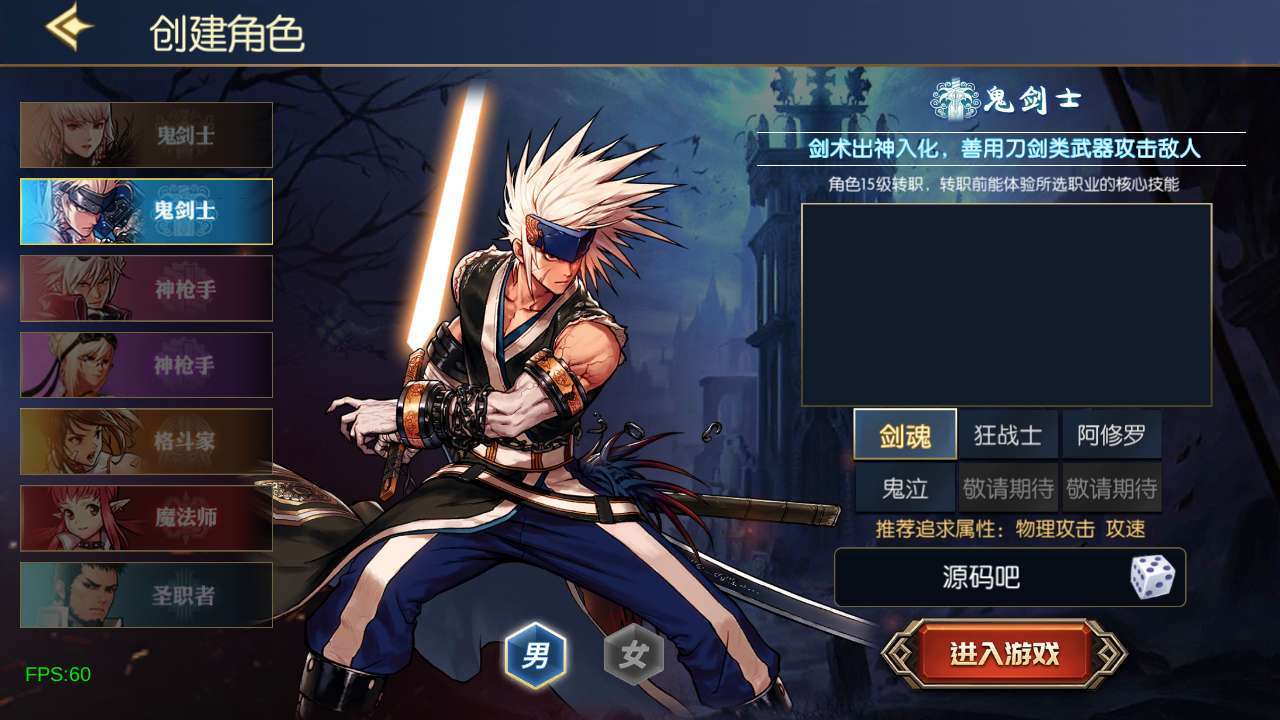Screen dimensions: 1280x720
Task: Choose the male 神枪手 class portrait
Action: [x=145, y=288]
